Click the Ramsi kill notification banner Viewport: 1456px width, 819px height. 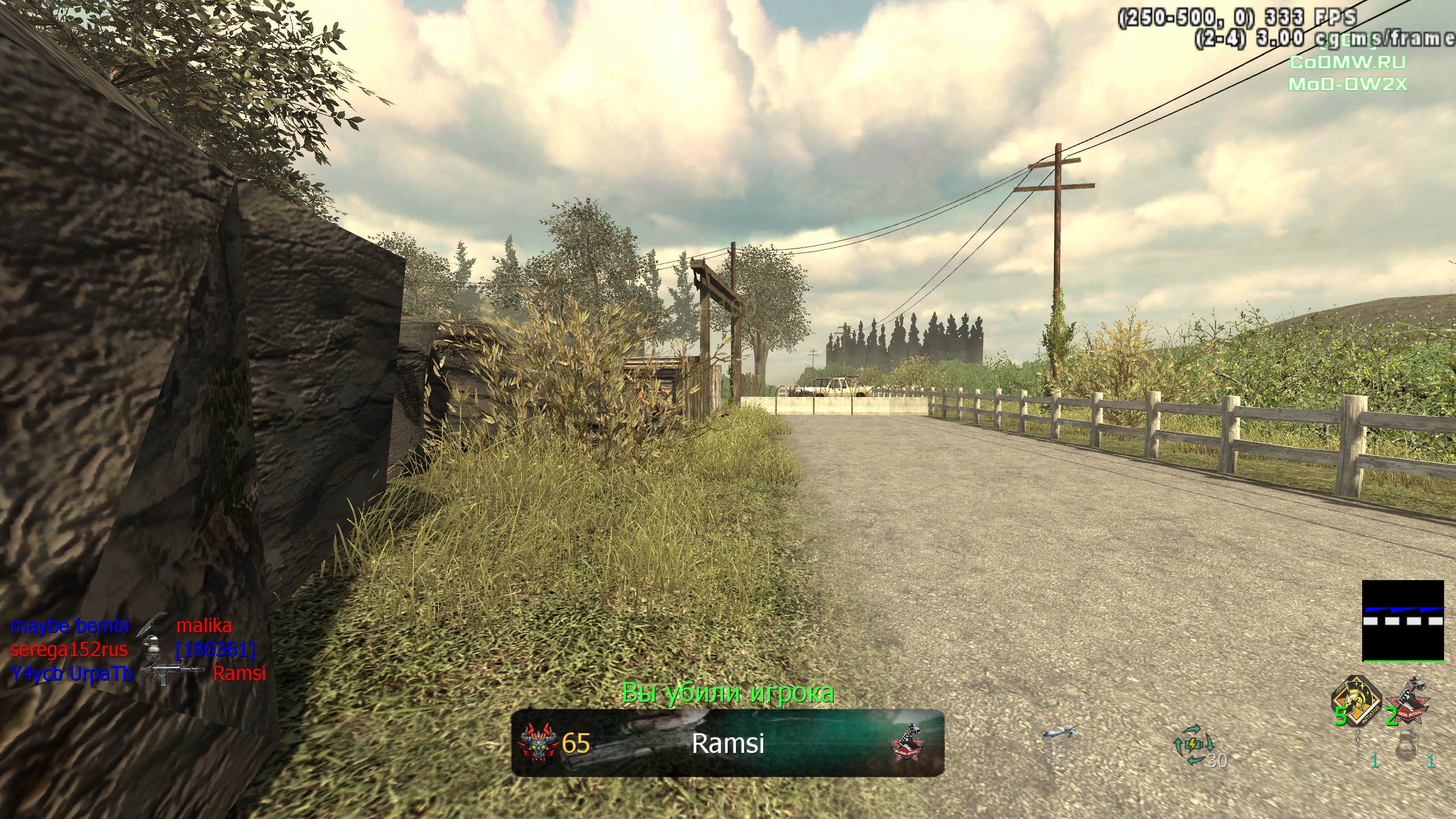click(727, 743)
